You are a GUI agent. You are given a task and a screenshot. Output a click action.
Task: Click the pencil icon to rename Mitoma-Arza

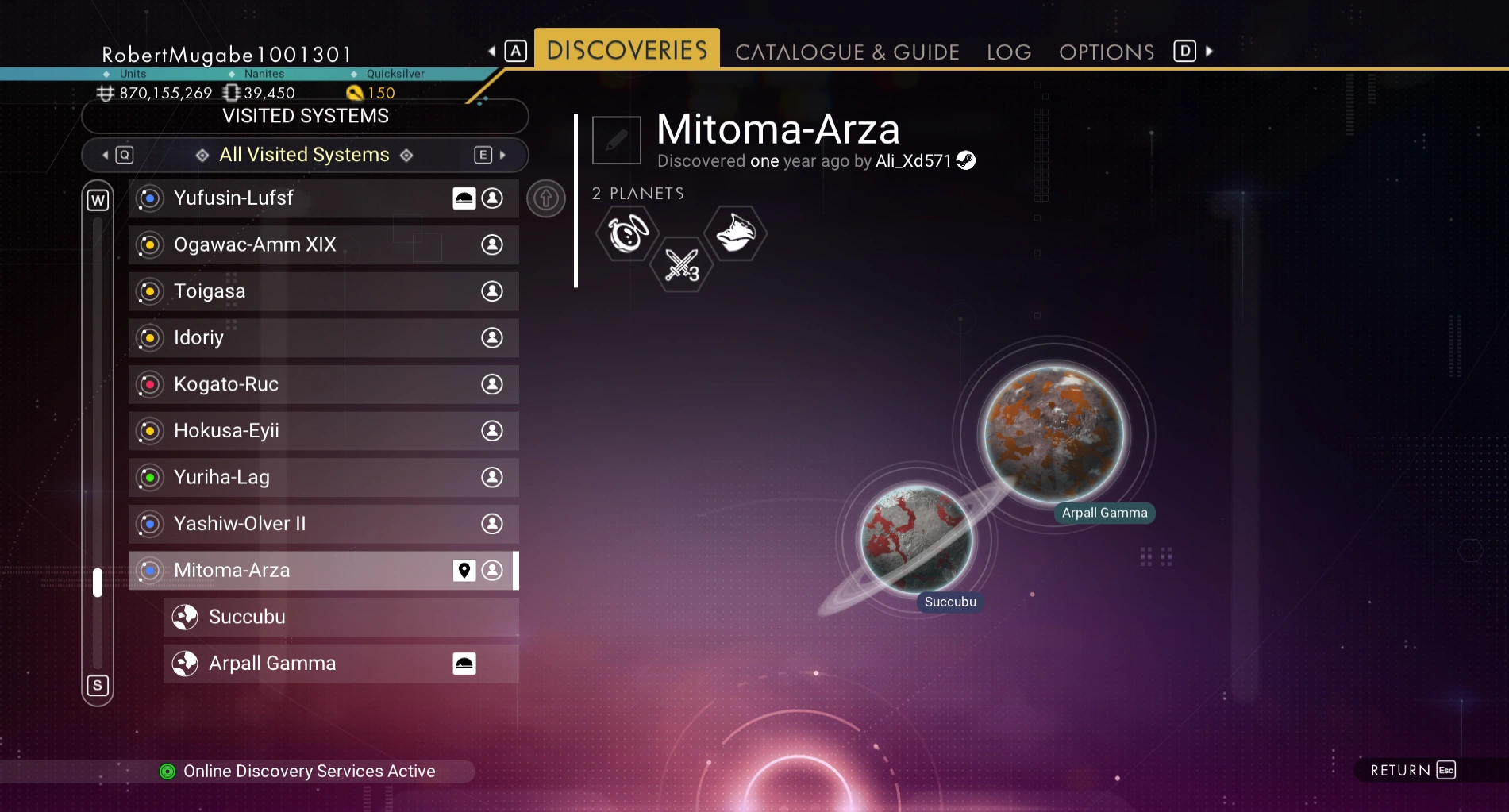click(617, 140)
